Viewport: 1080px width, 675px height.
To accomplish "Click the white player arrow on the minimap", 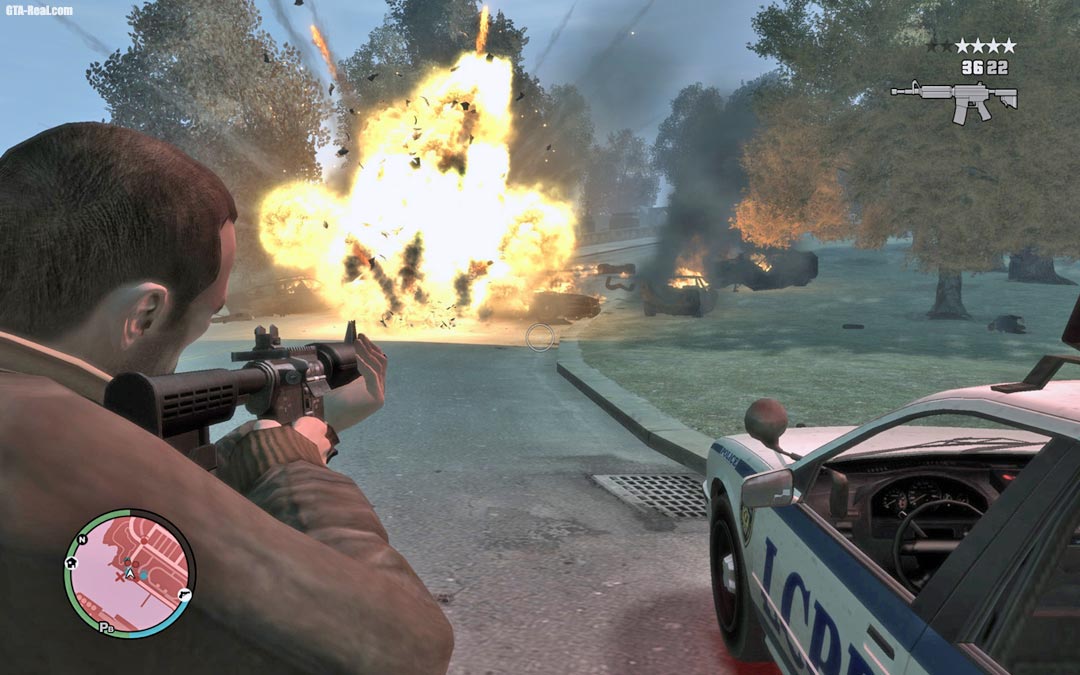I will pos(129,573).
